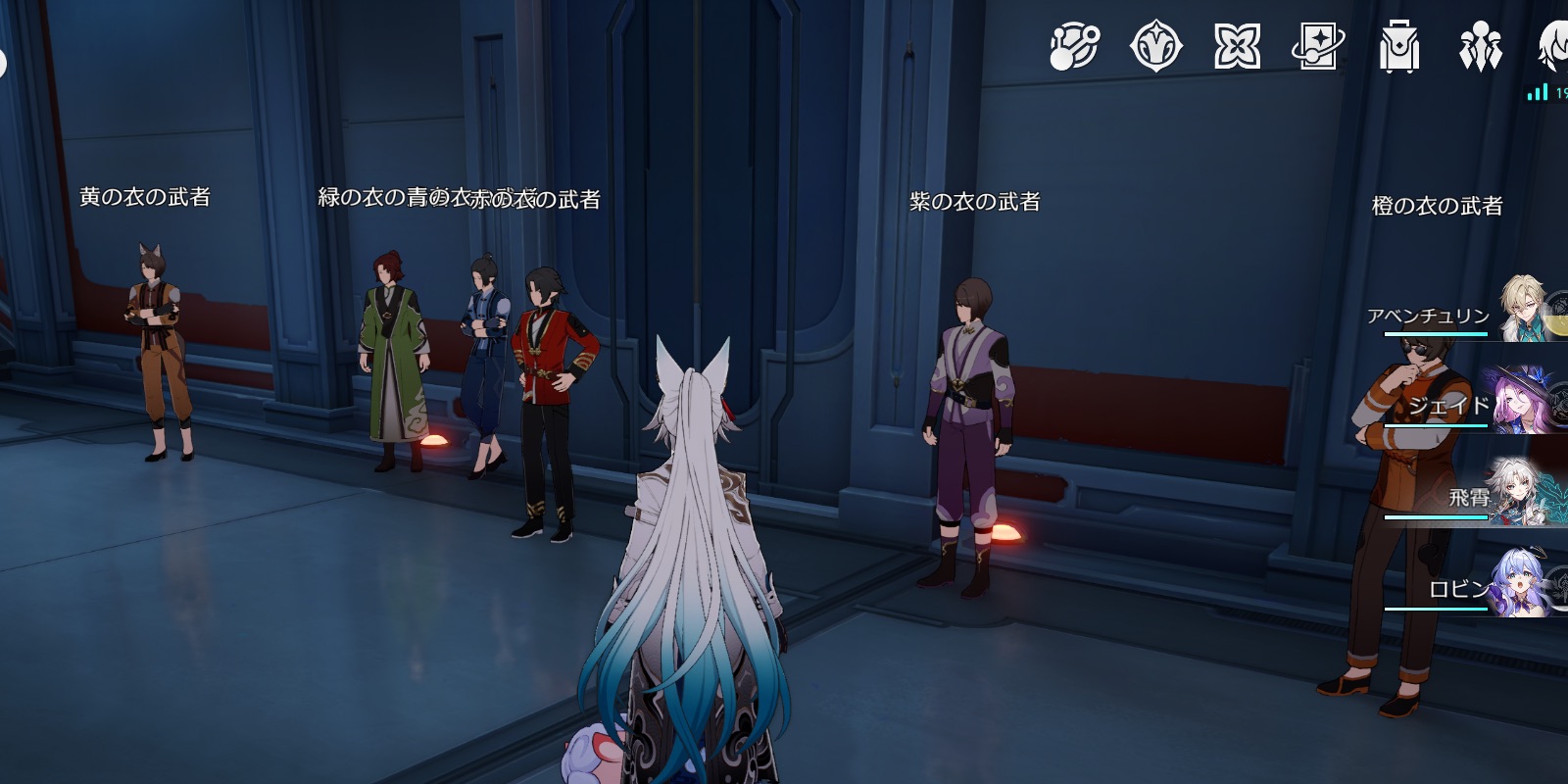
Task: Open the character lineup icon
Action: [1482, 44]
